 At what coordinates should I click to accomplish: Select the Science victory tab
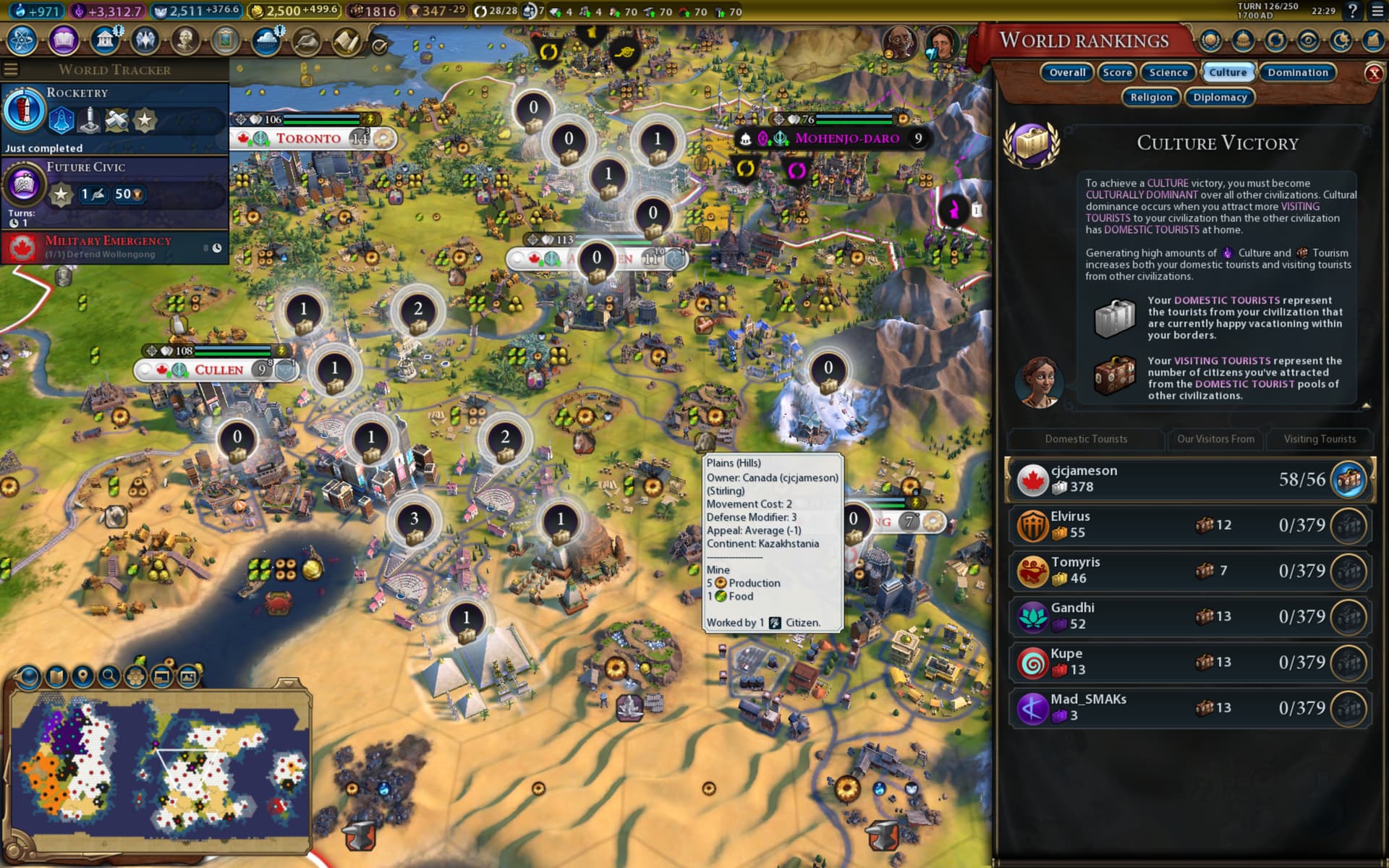1168,72
